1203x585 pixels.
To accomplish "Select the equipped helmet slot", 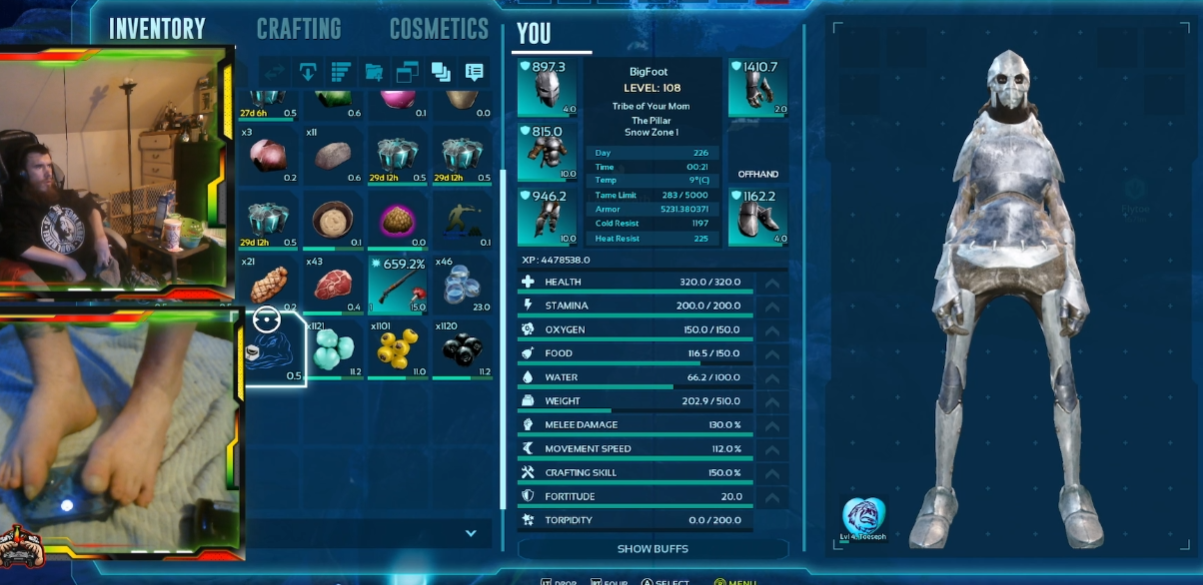I will coord(548,89).
